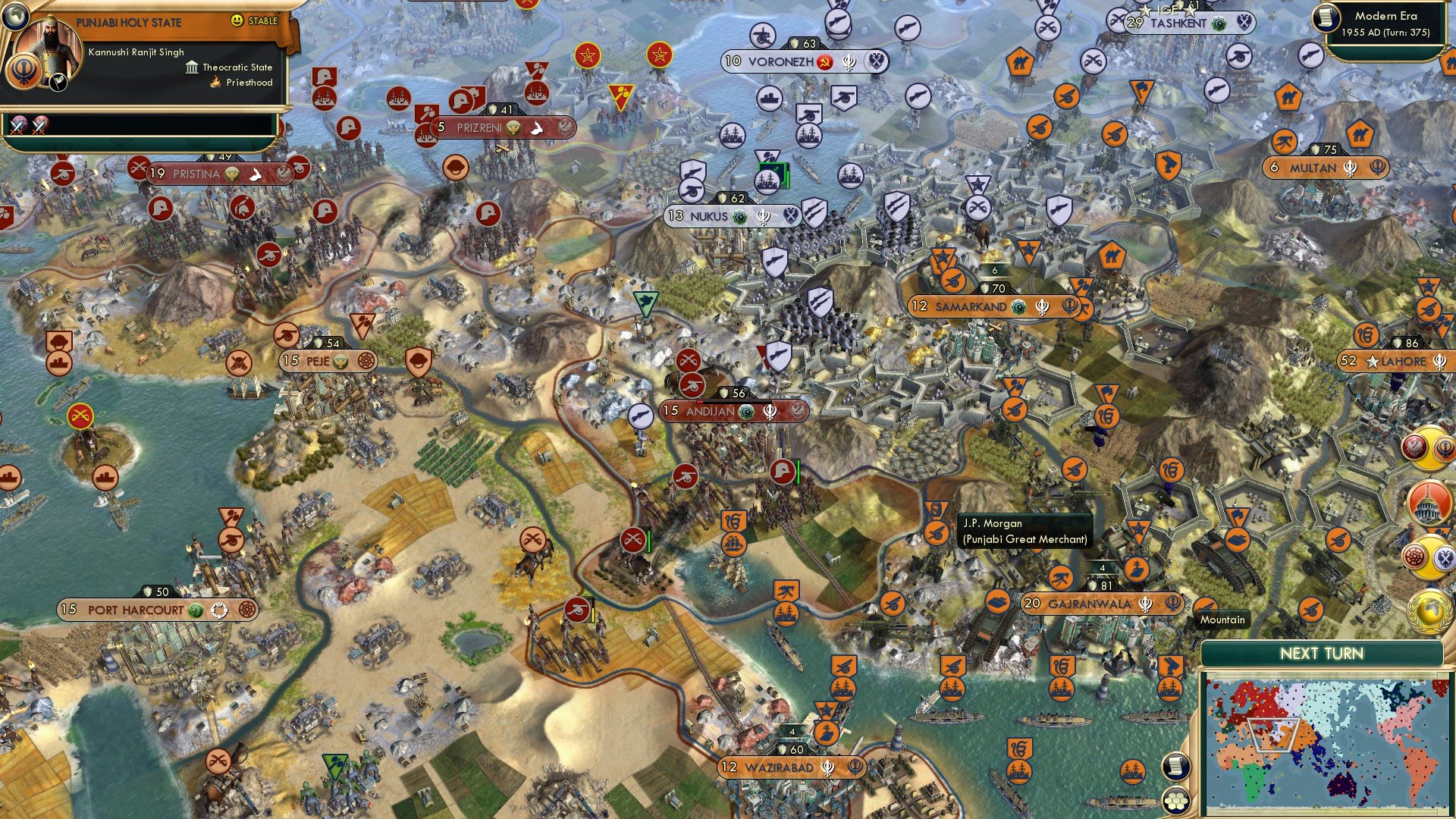Click the purple double-eagle diplomacy notification
Image resolution: width=1456 pixels, height=819 pixels.
point(1444,558)
